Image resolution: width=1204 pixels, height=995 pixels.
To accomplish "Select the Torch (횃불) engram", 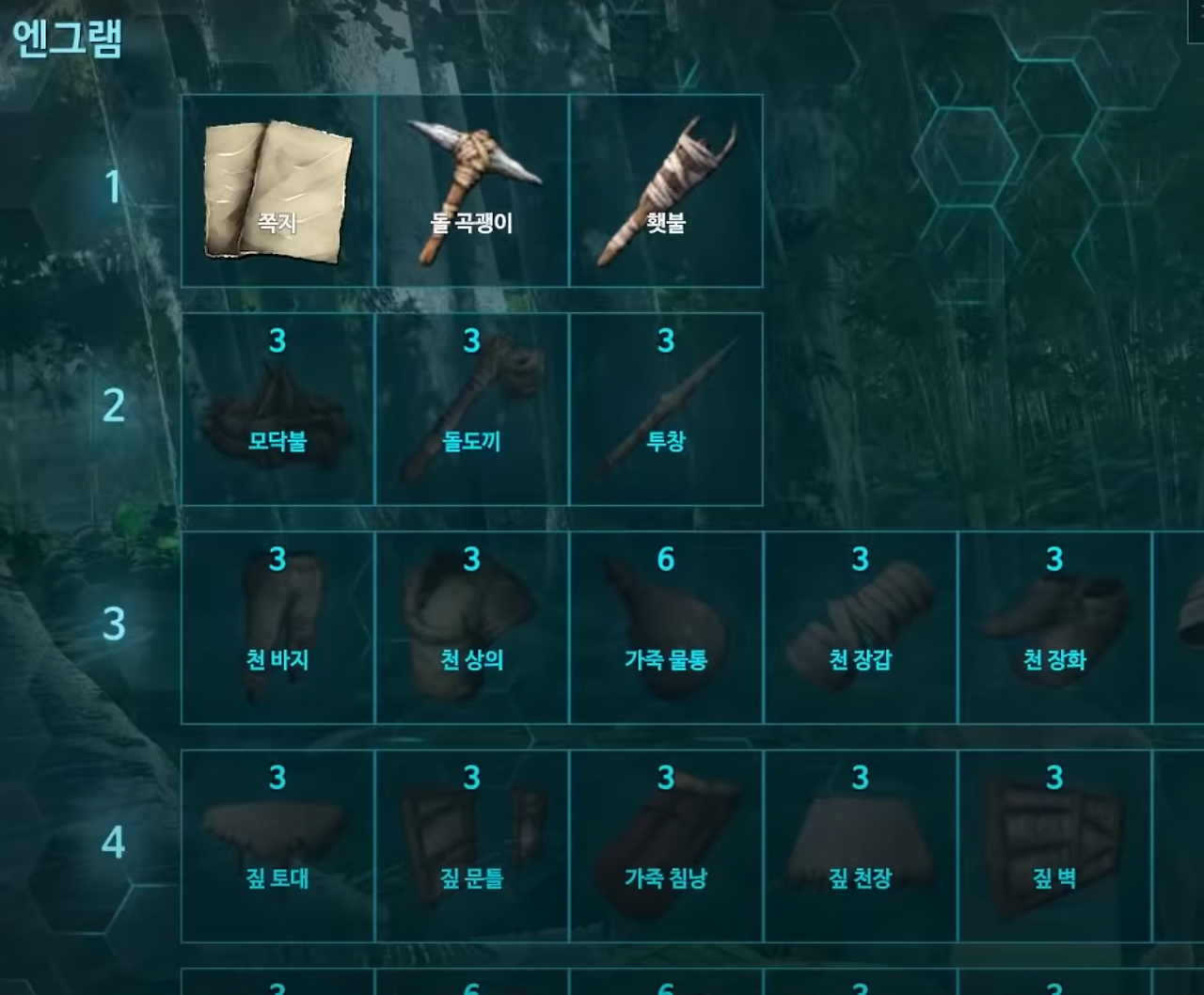I will tap(666, 188).
